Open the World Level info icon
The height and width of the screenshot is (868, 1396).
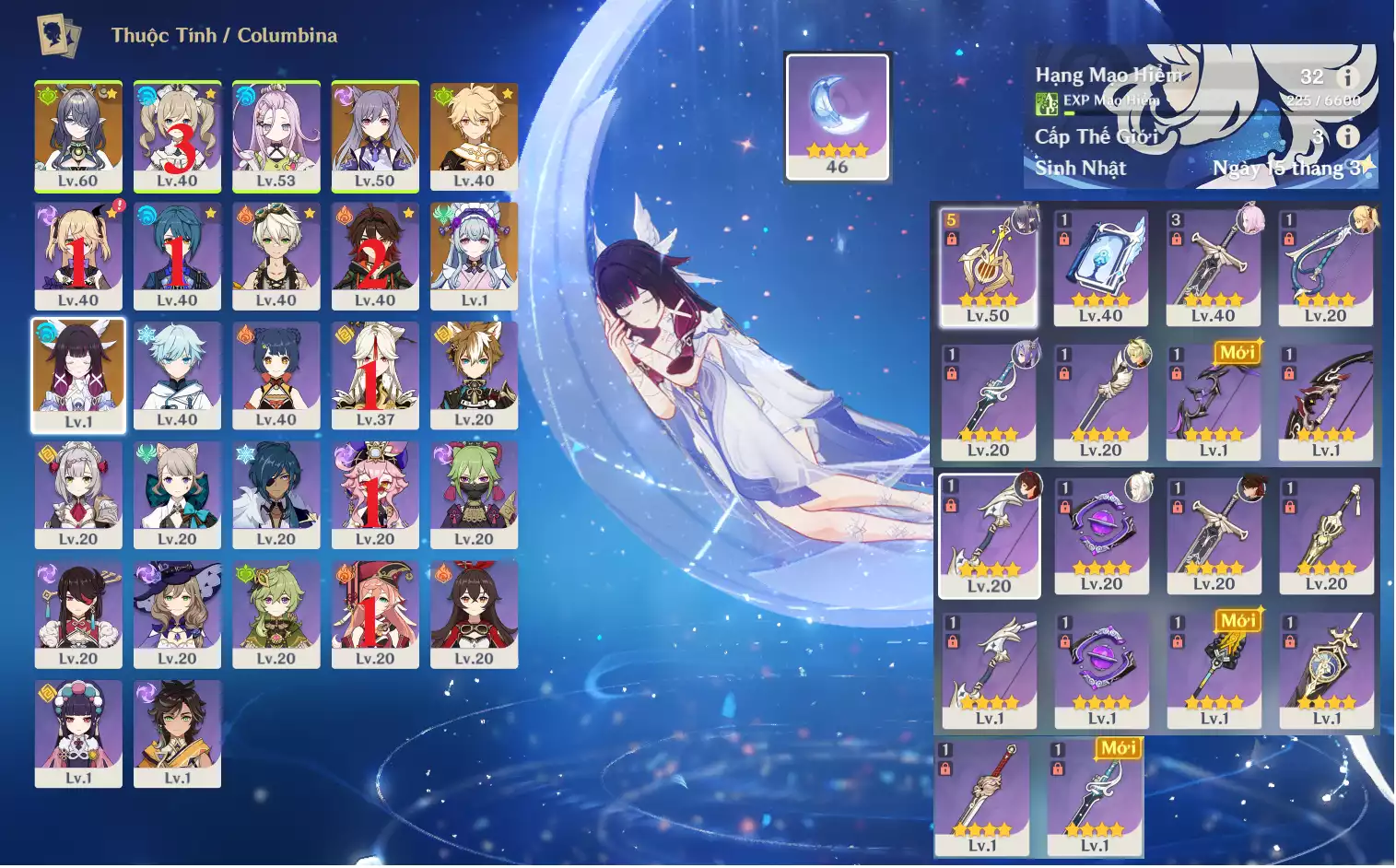(1347, 136)
